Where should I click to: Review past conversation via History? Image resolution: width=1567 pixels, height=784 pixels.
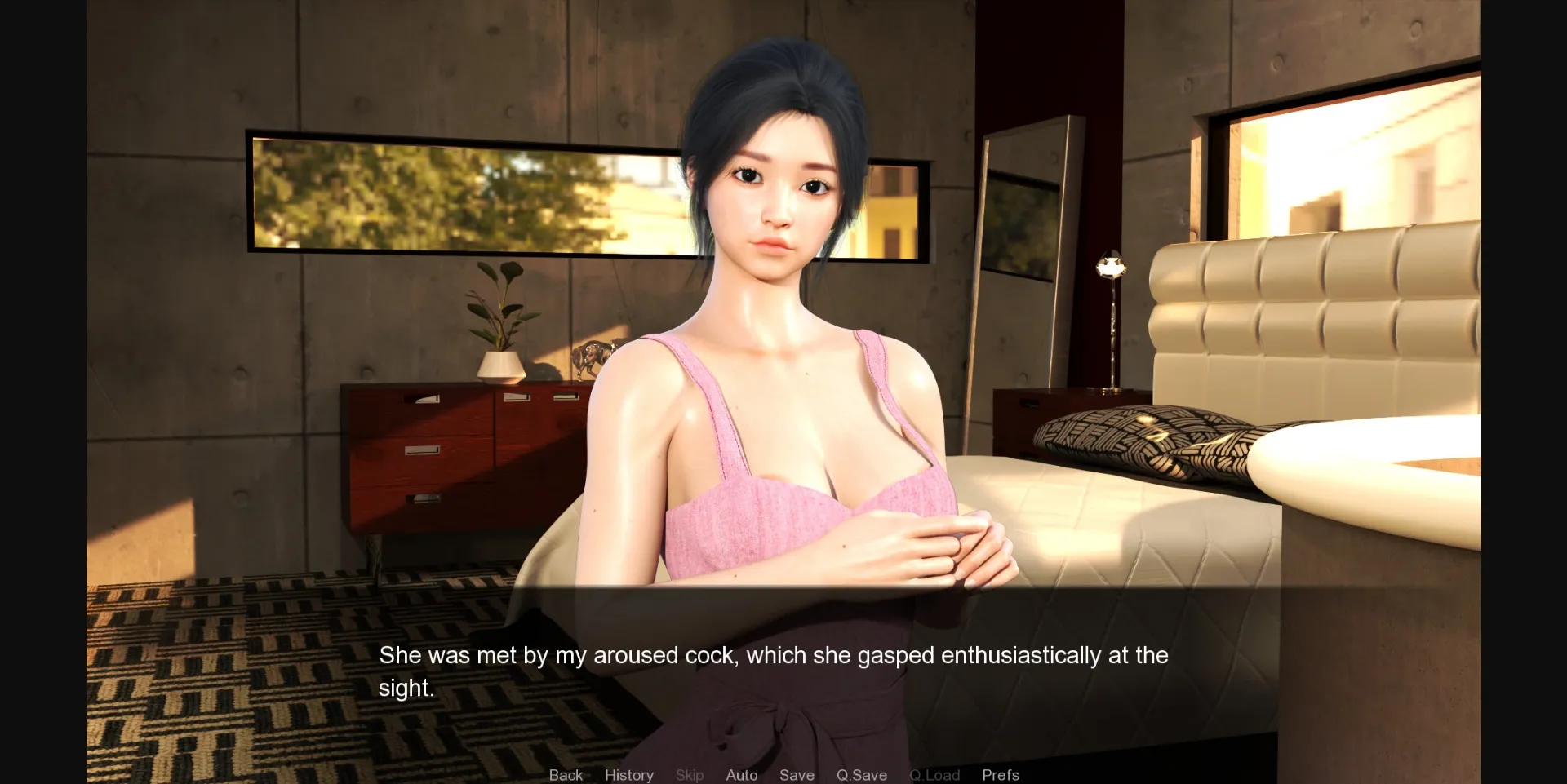[x=628, y=775]
